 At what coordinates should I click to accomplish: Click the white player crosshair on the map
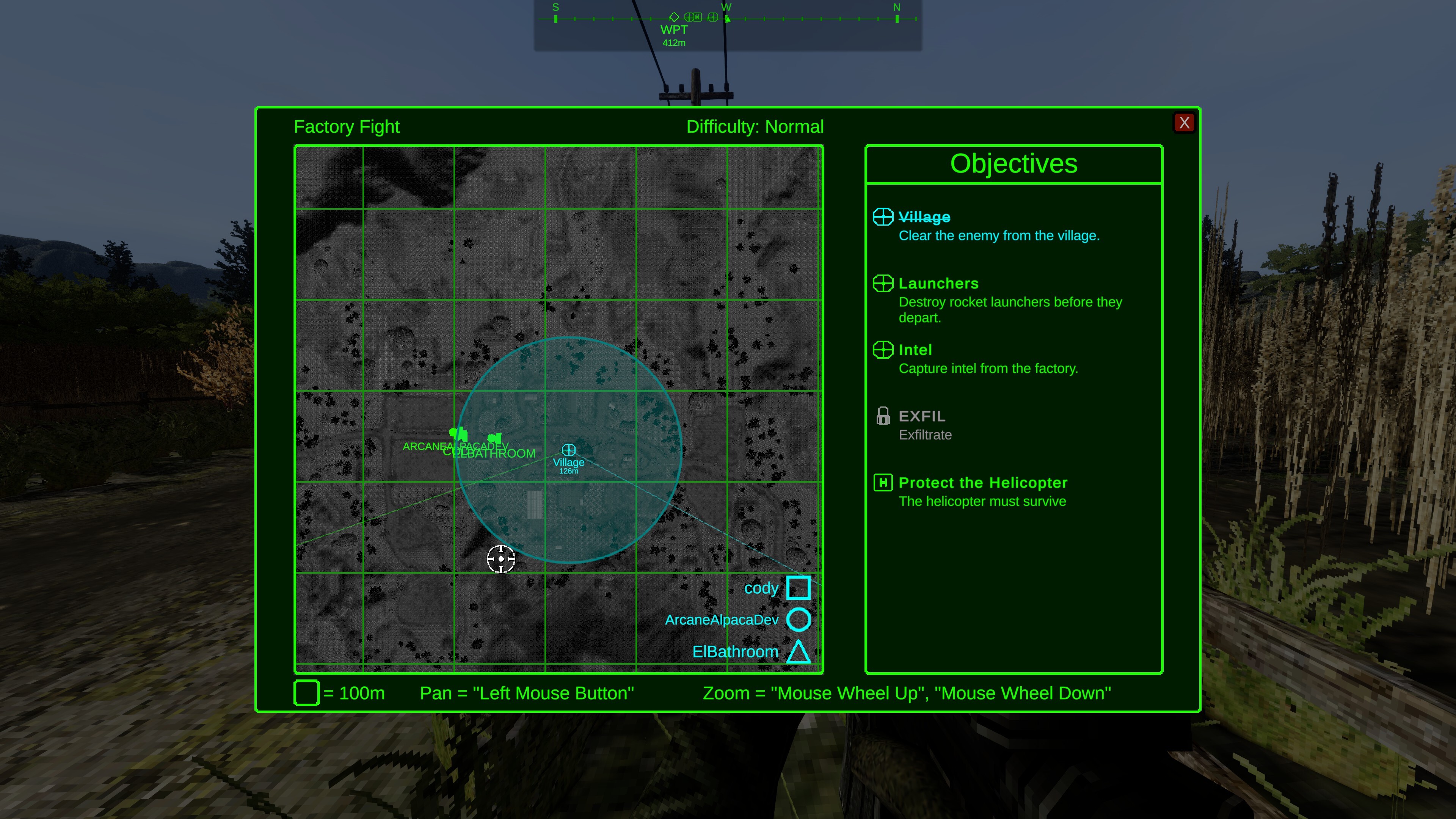pos(501,559)
